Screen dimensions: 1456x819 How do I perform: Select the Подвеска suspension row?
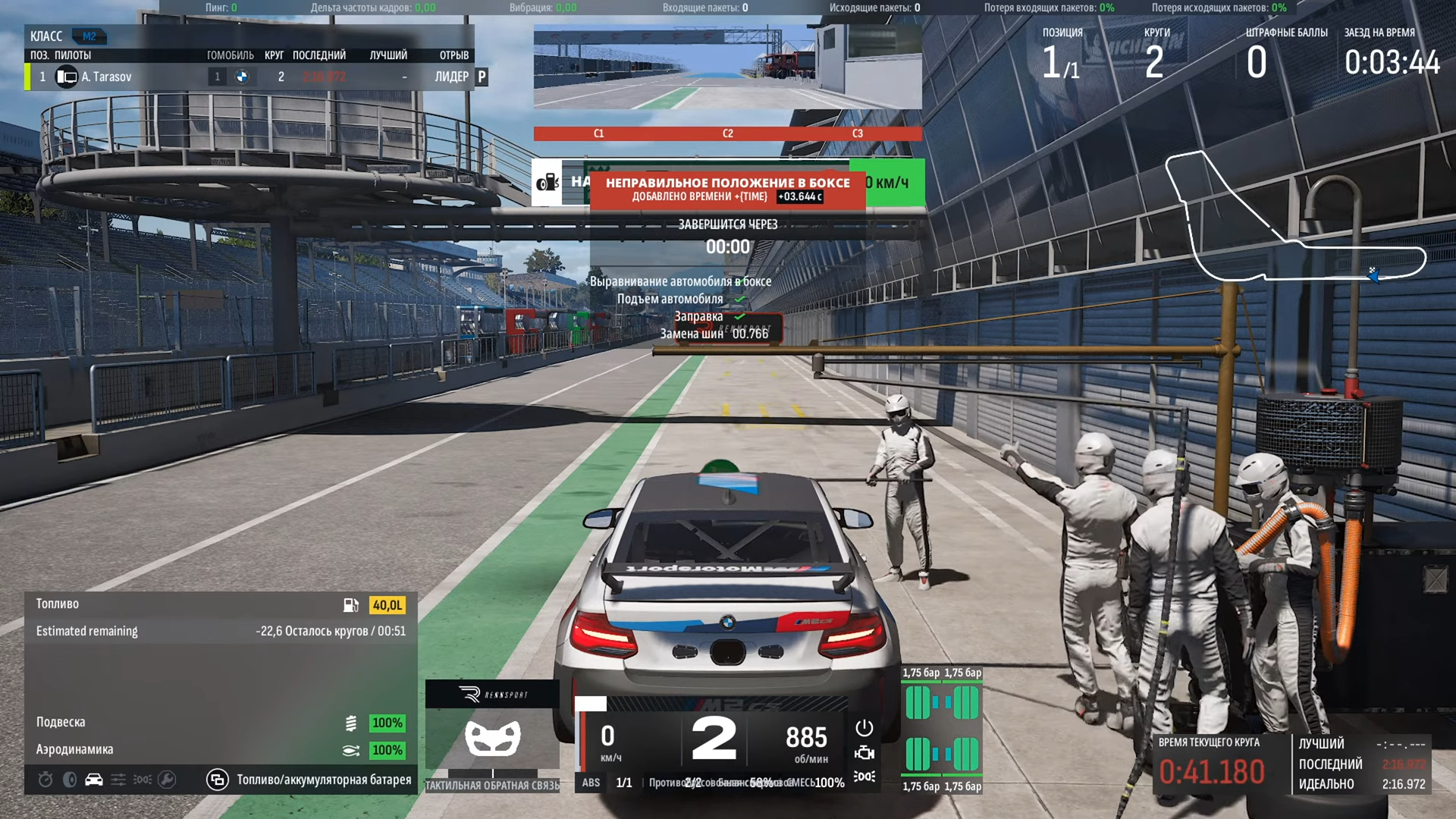pyautogui.click(x=220, y=723)
